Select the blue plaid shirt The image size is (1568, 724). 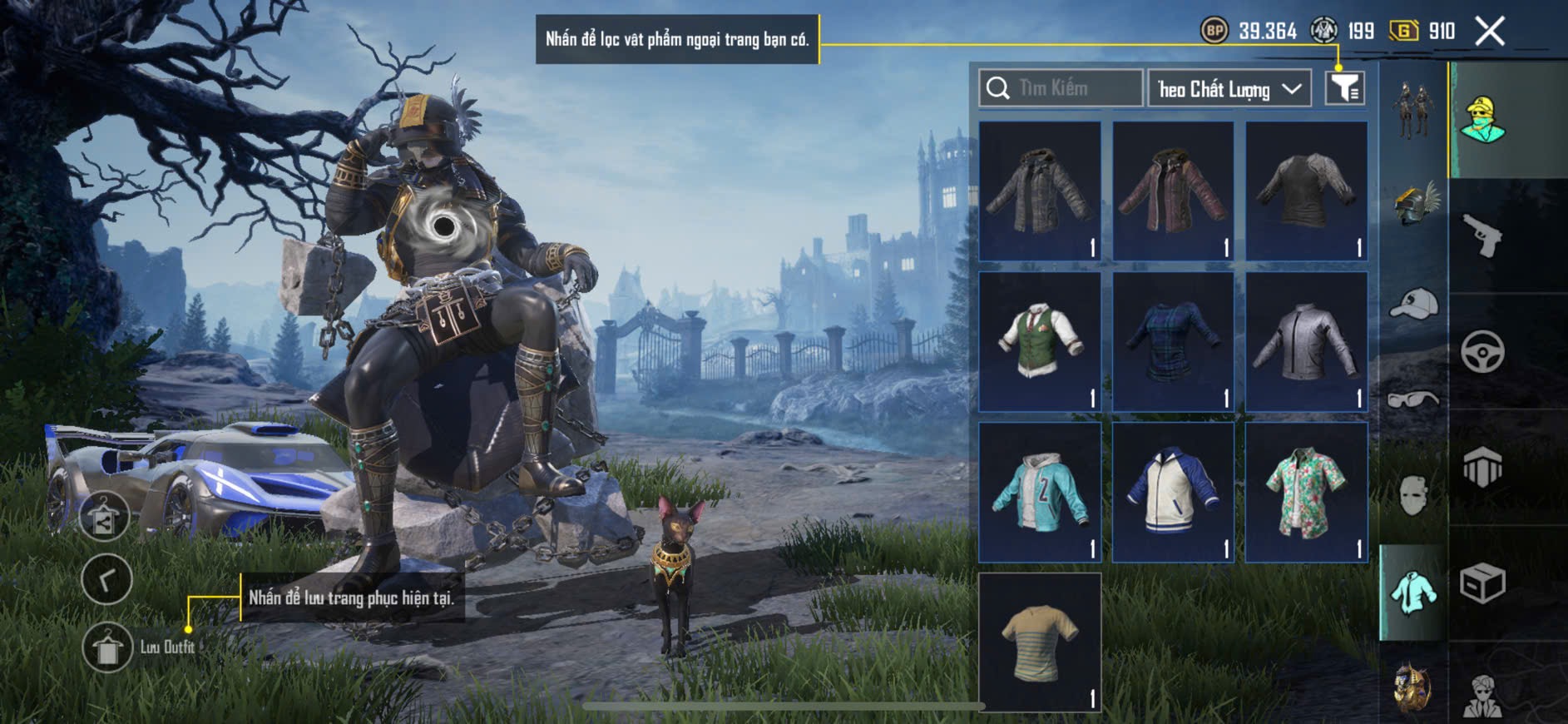[x=1173, y=341]
